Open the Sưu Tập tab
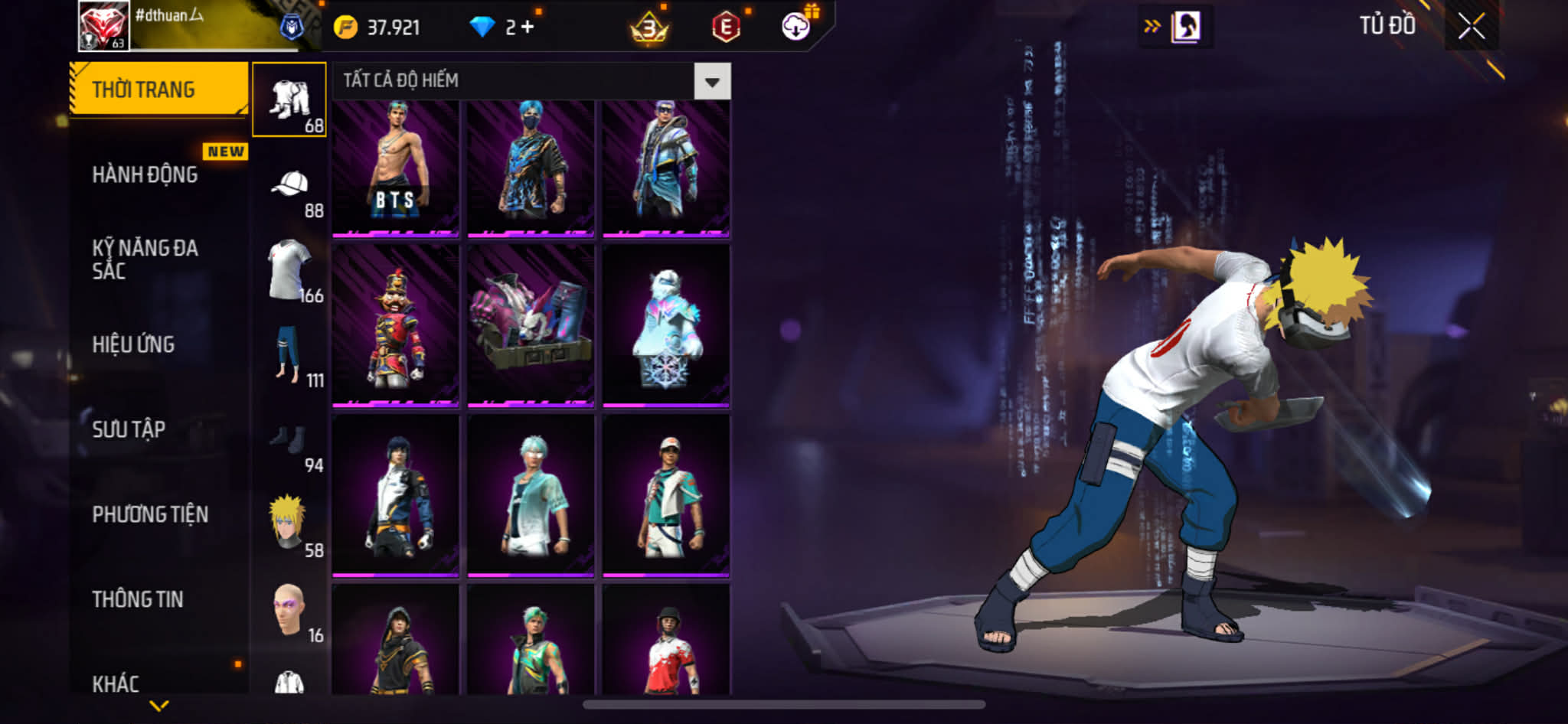1568x724 pixels. tap(129, 429)
